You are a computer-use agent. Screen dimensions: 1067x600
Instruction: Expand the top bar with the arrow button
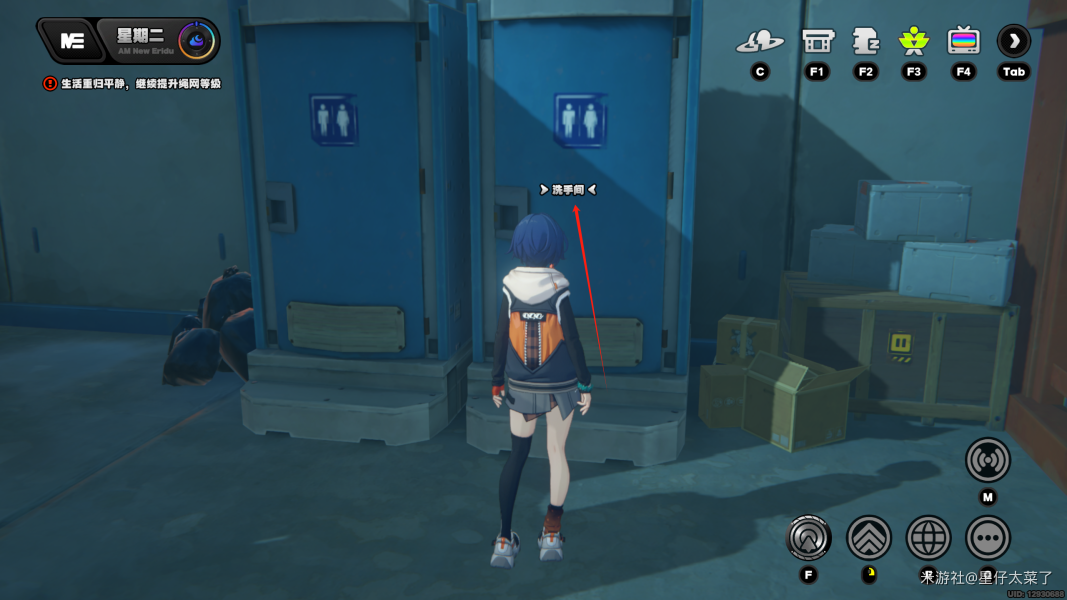[1013, 42]
